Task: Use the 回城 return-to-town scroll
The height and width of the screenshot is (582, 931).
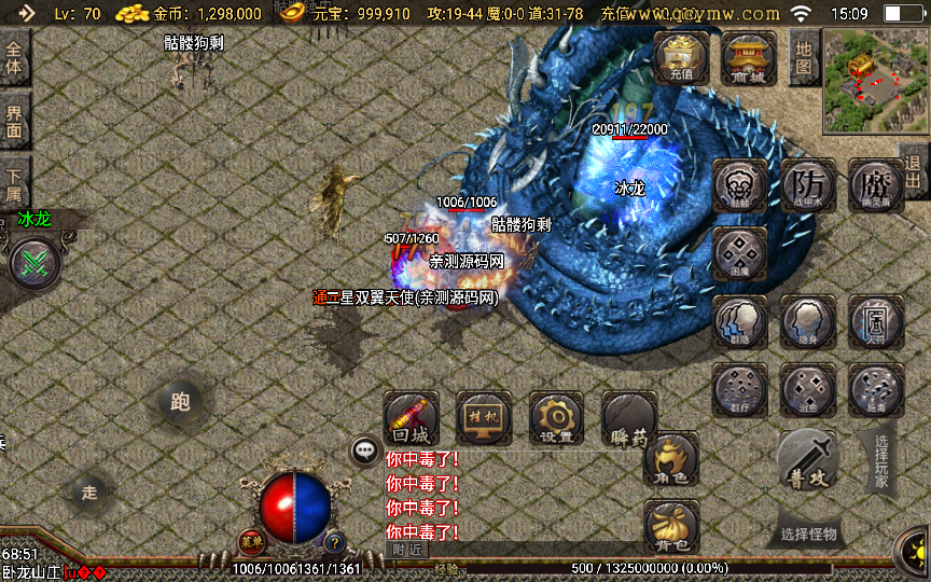Action: (x=411, y=418)
